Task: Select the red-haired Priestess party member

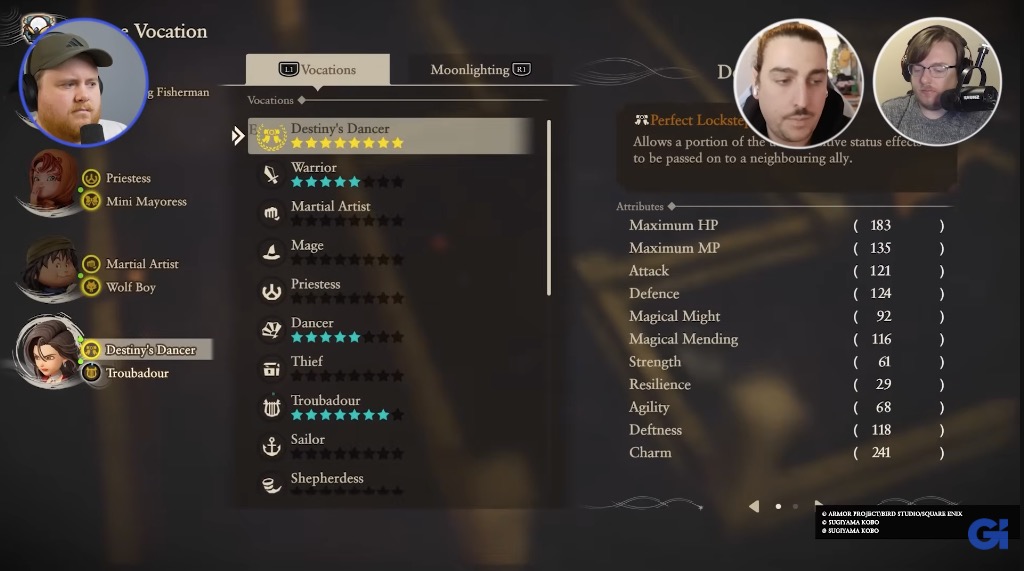Action: pyautogui.click(x=51, y=182)
